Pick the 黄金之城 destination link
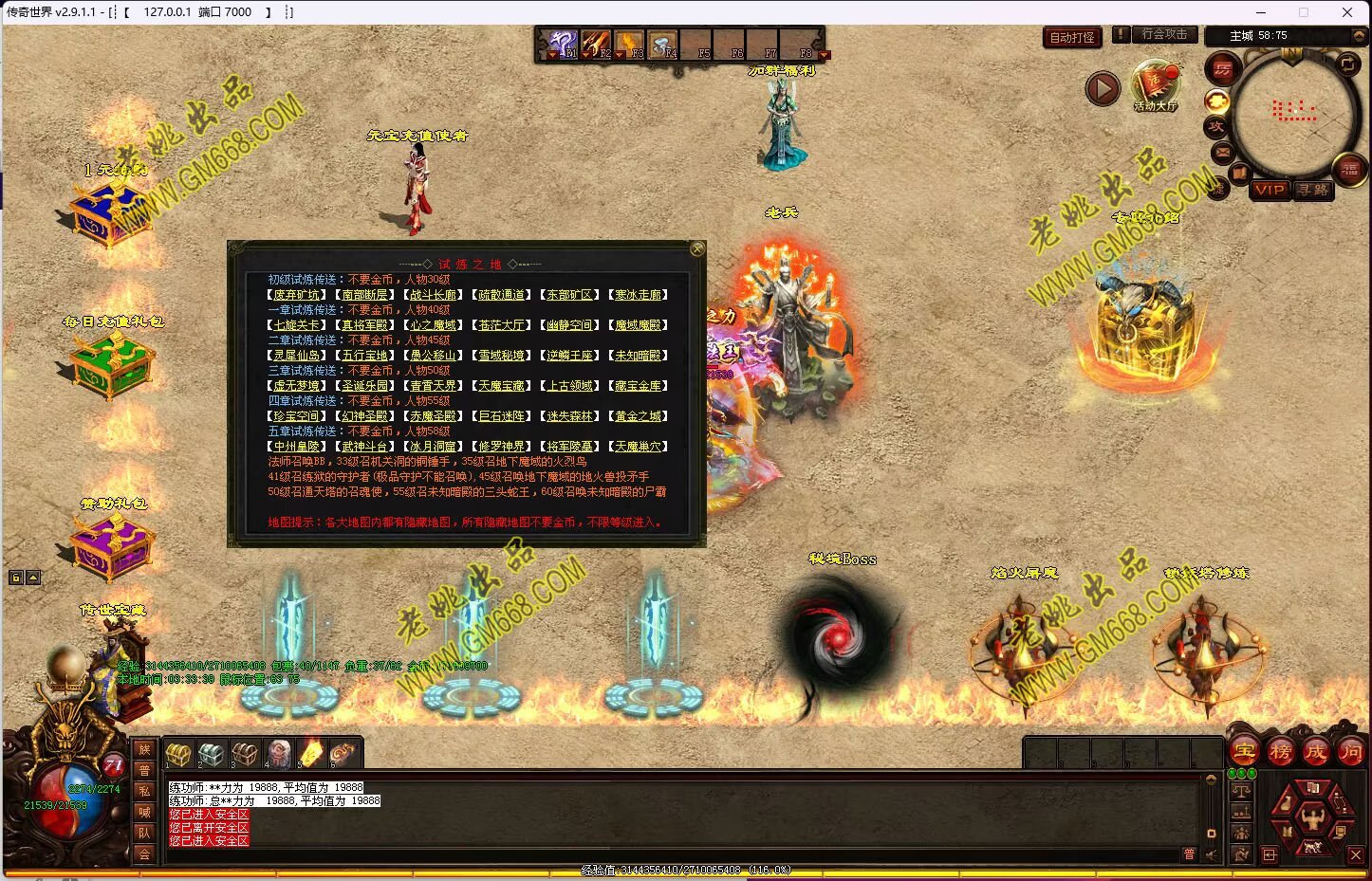1372x881 pixels. pos(638,416)
